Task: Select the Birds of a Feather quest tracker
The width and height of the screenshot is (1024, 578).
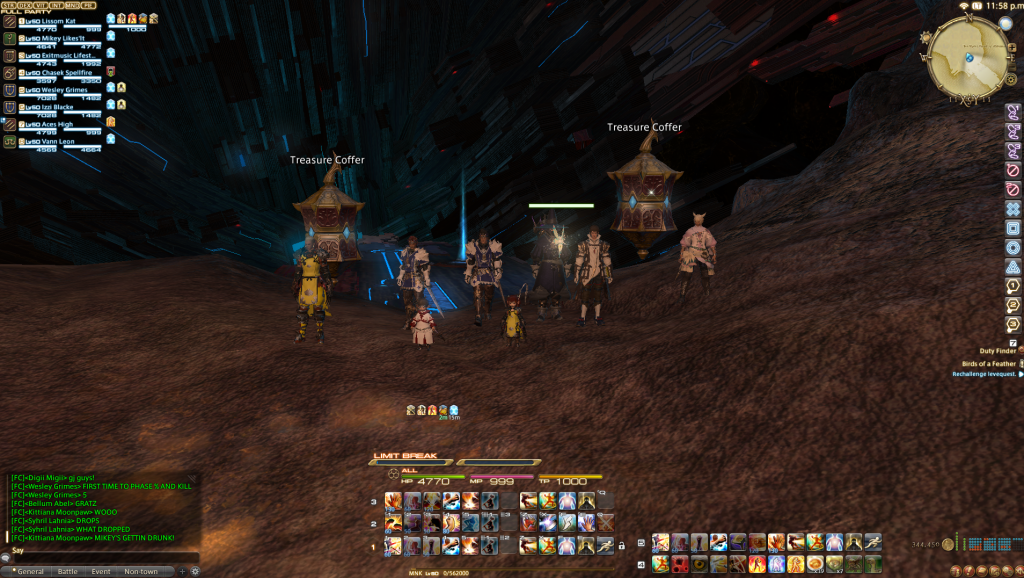Action: 986,363
